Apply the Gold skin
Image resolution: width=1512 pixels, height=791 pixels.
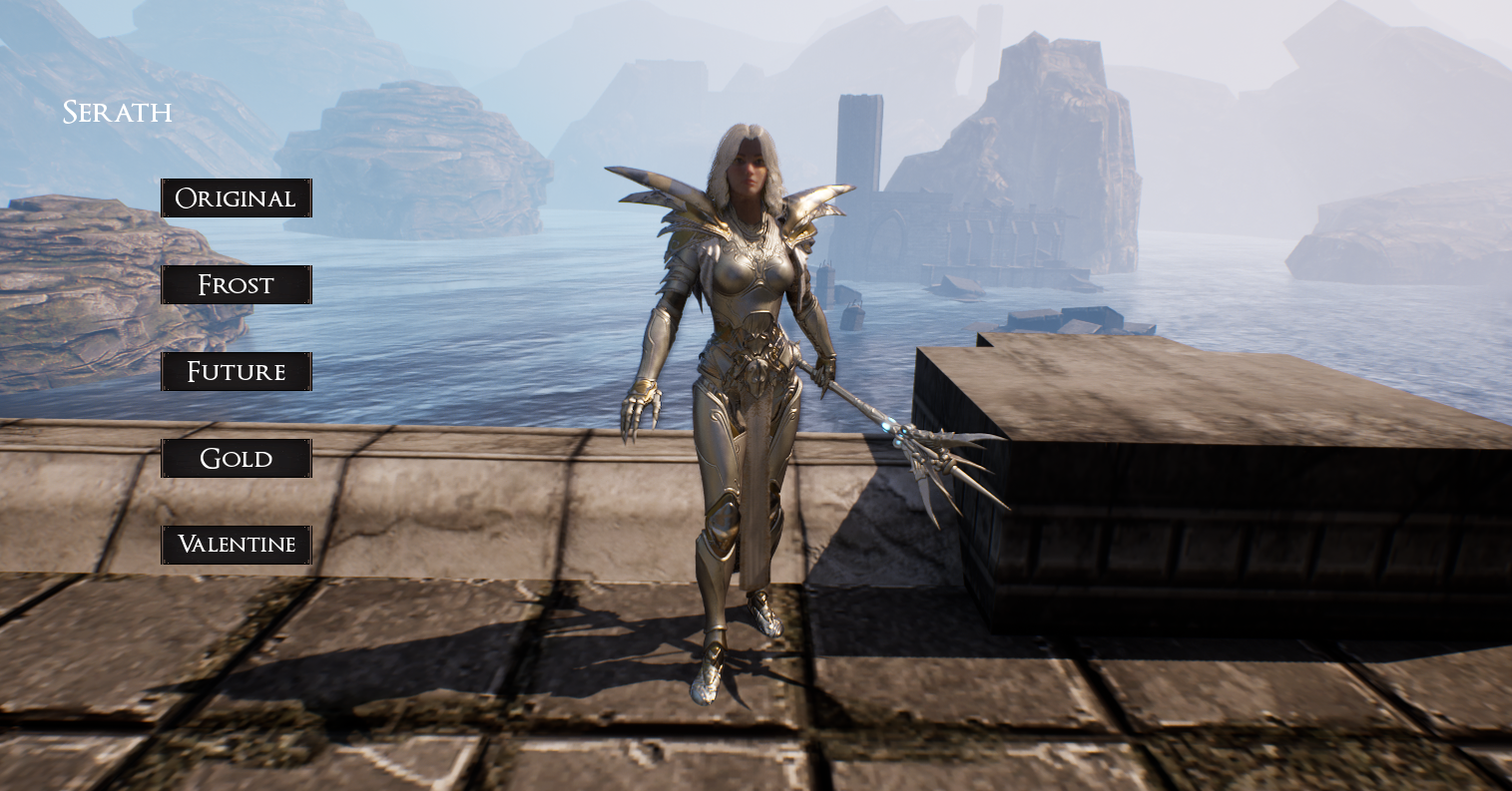(x=237, y=458)
